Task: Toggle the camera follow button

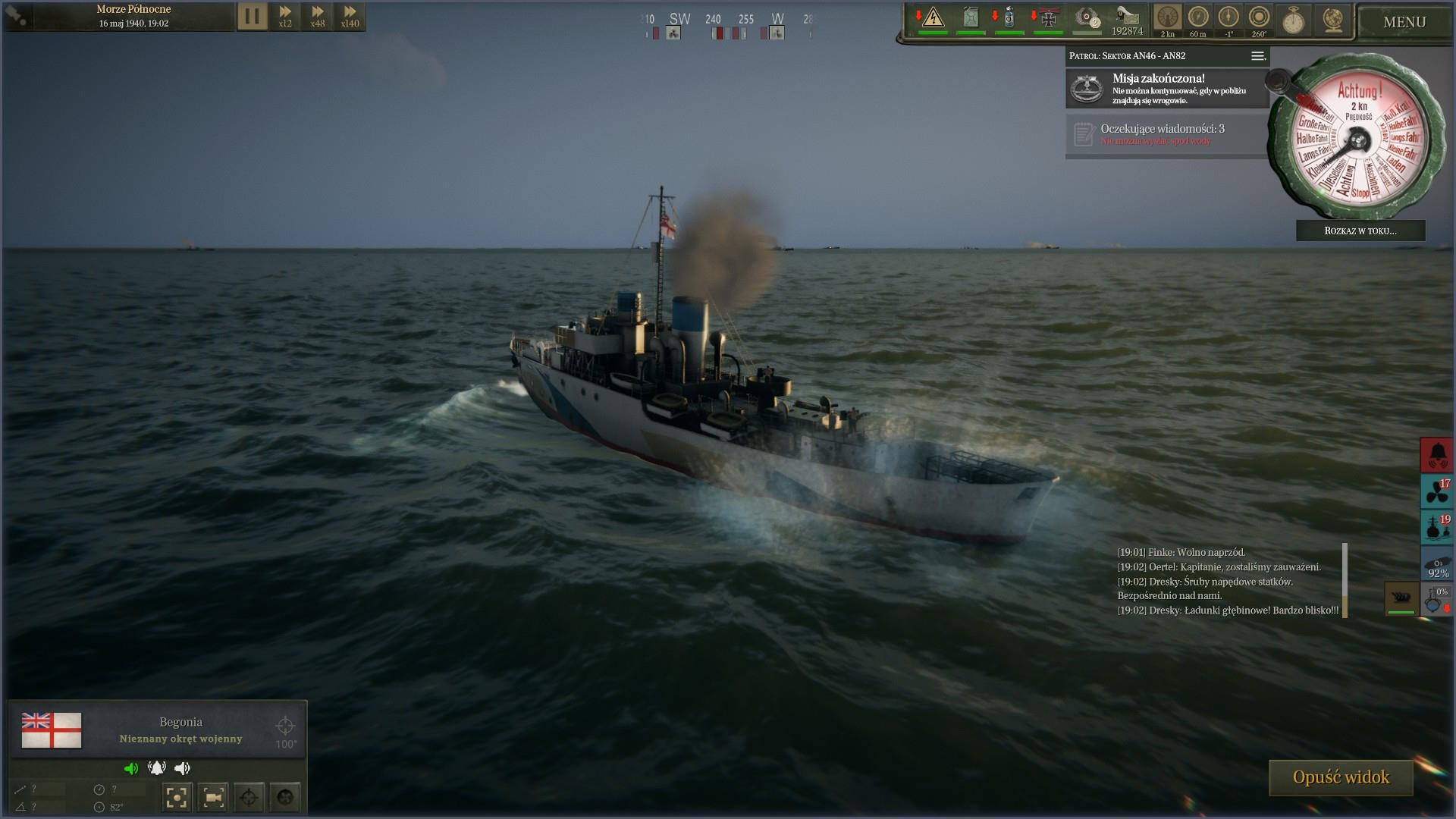Action: [213, 797]
